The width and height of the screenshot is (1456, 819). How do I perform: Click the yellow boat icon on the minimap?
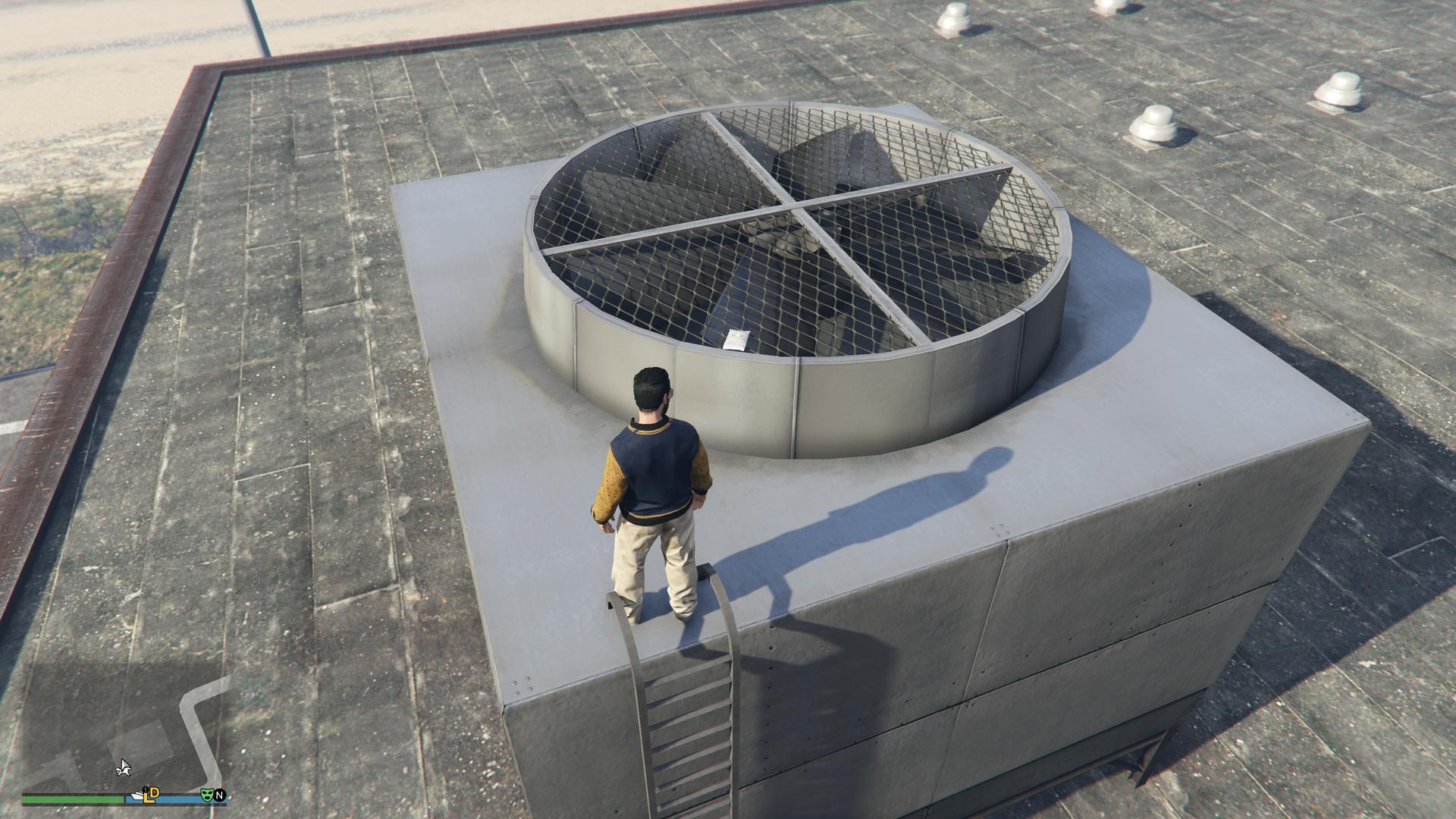pyautogui.click(x=138, y=795)
